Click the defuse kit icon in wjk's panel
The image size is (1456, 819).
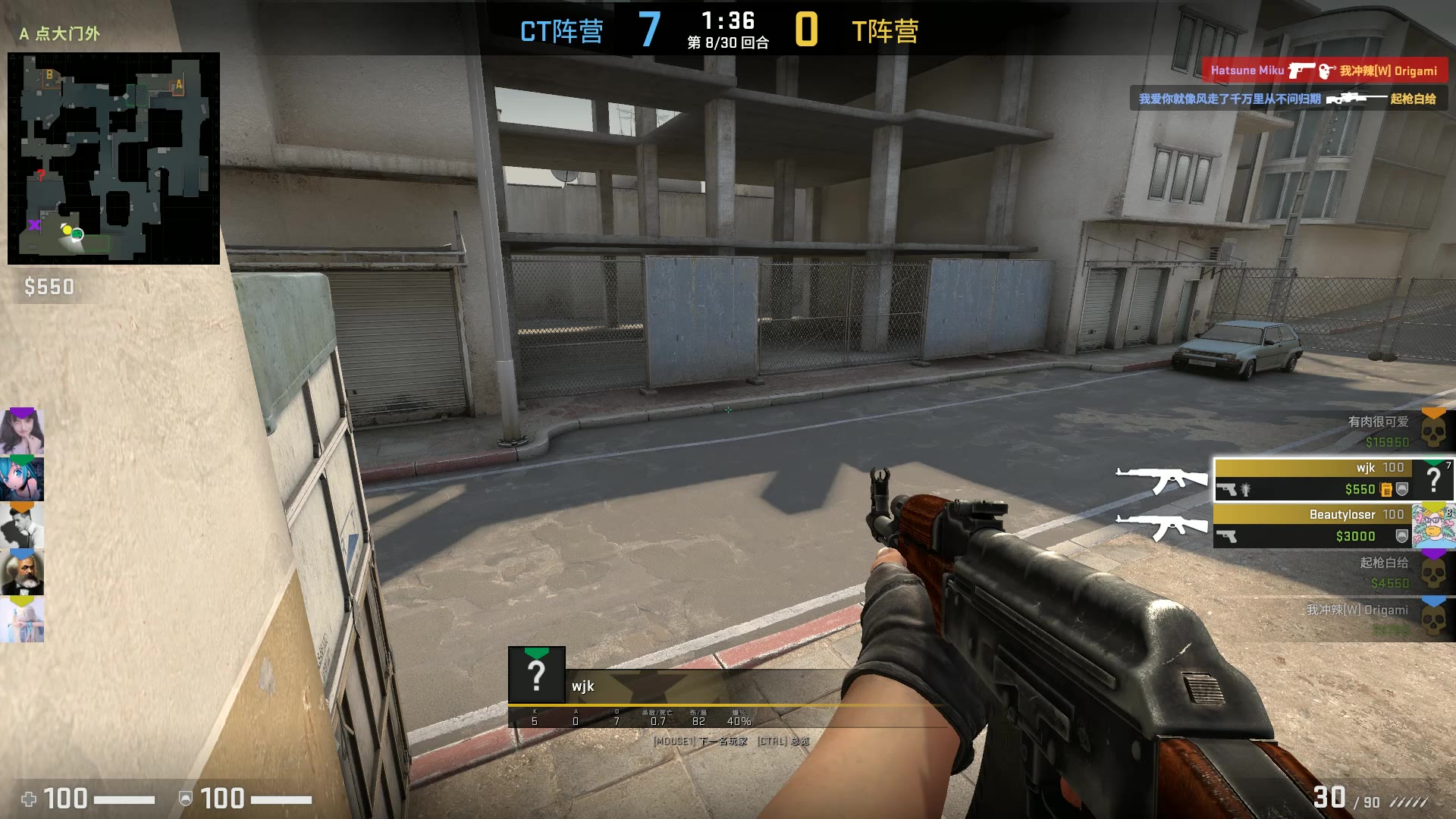1386,489
